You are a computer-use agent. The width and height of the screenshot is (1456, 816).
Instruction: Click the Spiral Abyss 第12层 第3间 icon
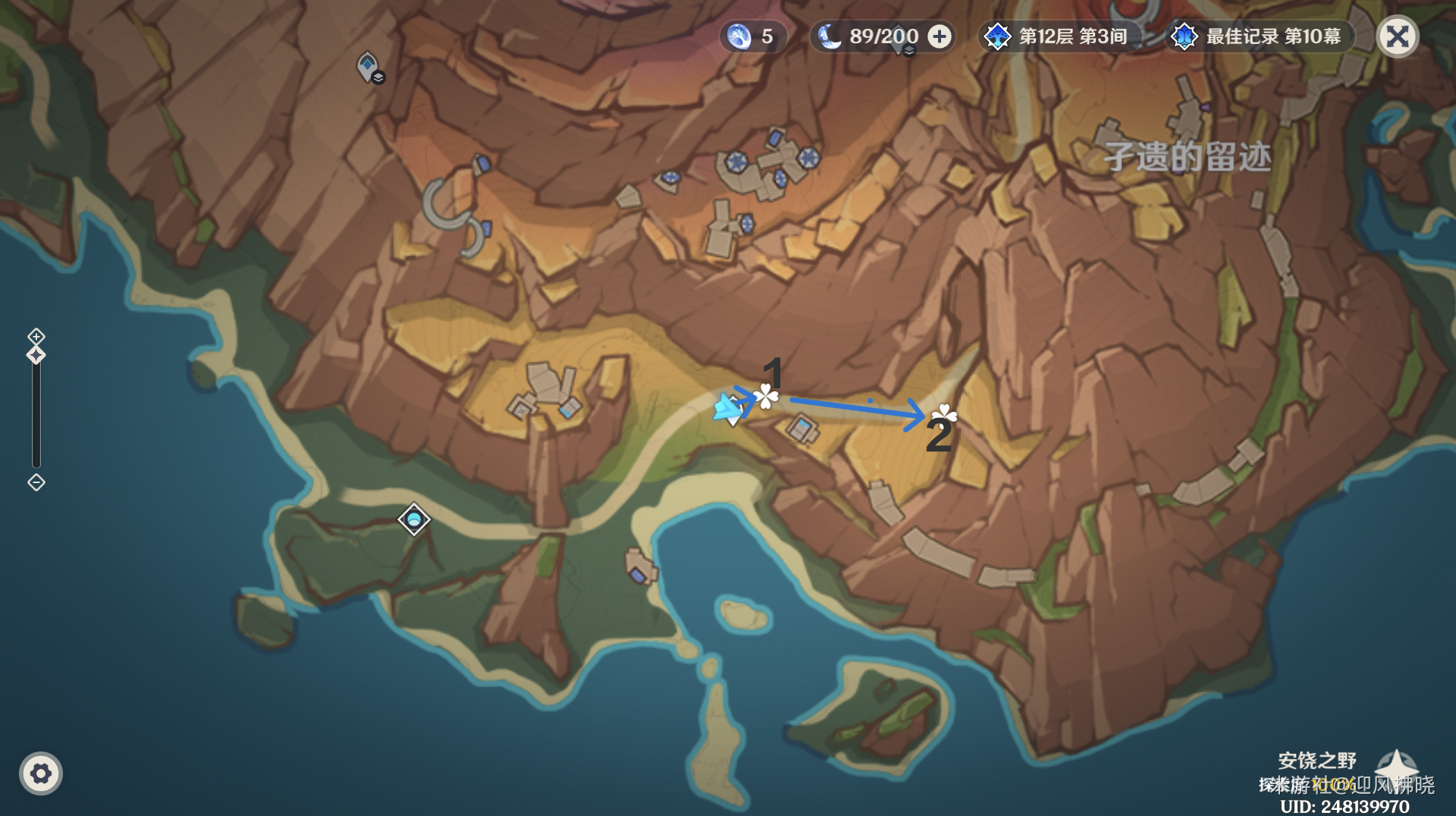click(x=997, y=36)
